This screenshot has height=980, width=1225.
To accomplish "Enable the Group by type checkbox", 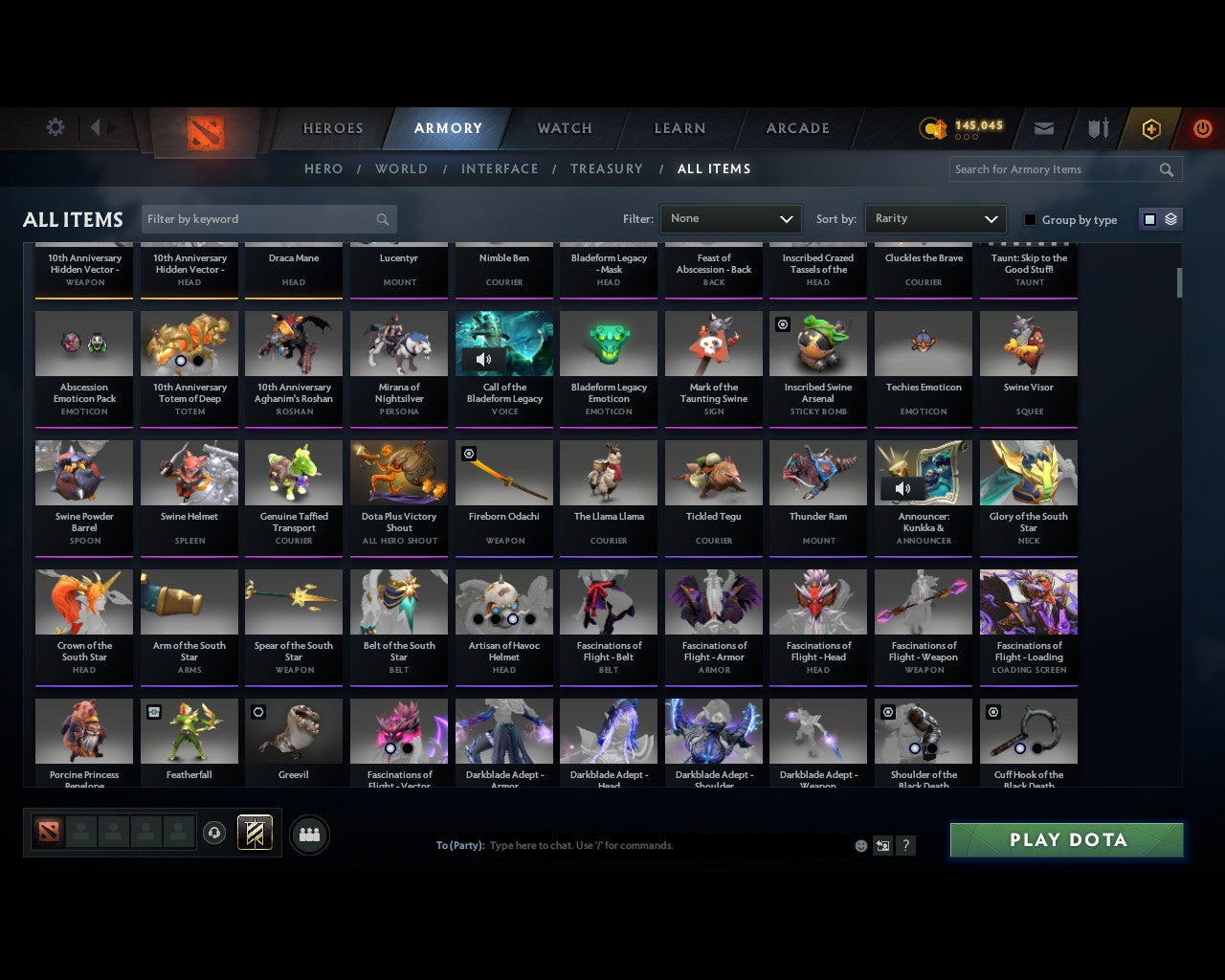I will (1030, 219).
